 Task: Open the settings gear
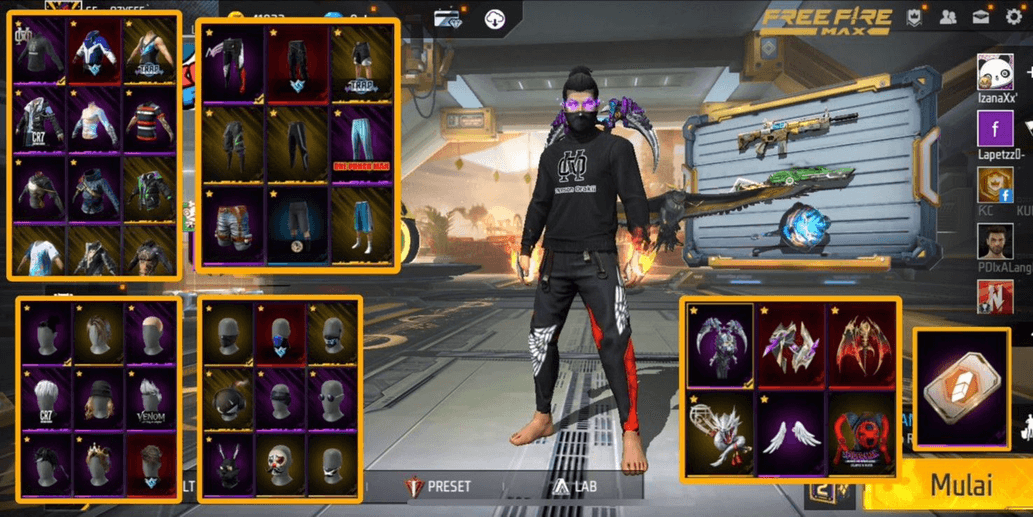pos(1015,19)
